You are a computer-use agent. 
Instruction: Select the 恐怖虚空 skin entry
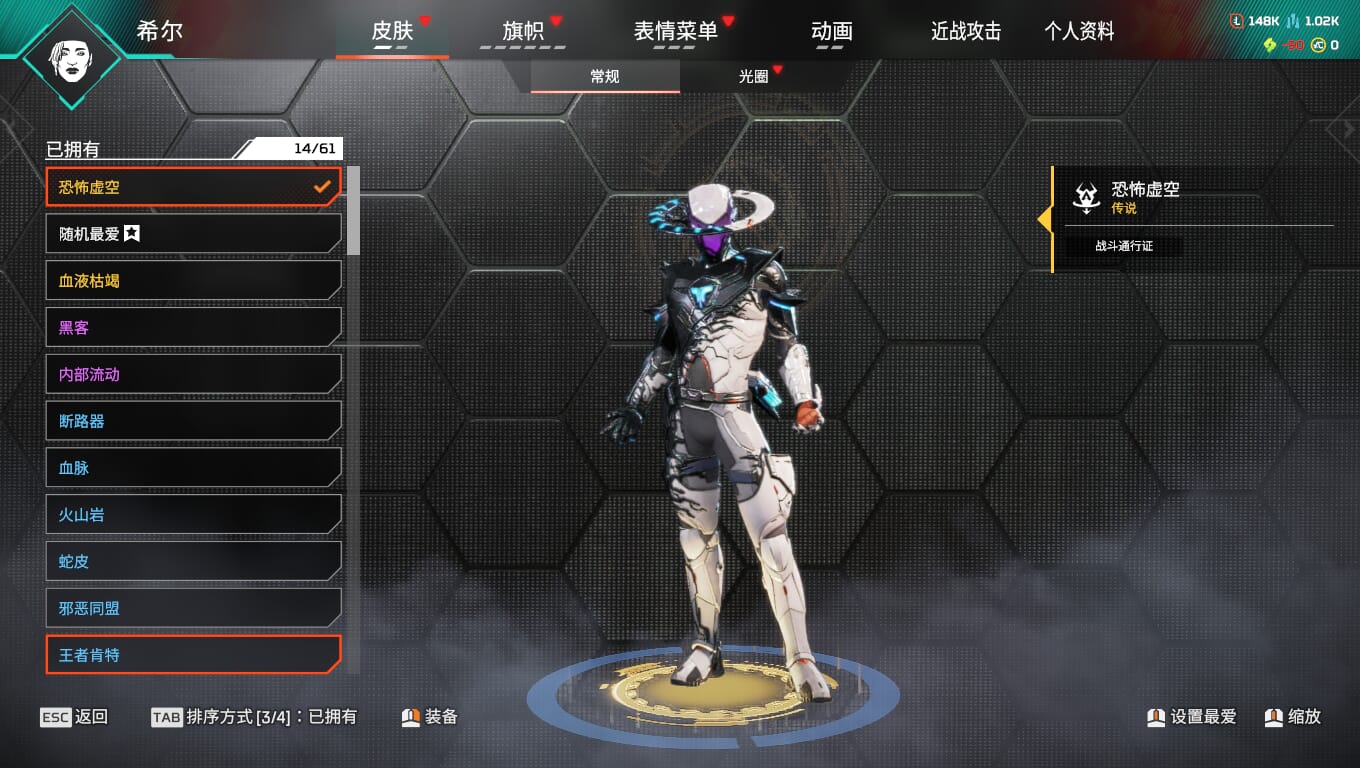[x=193, y=187]
